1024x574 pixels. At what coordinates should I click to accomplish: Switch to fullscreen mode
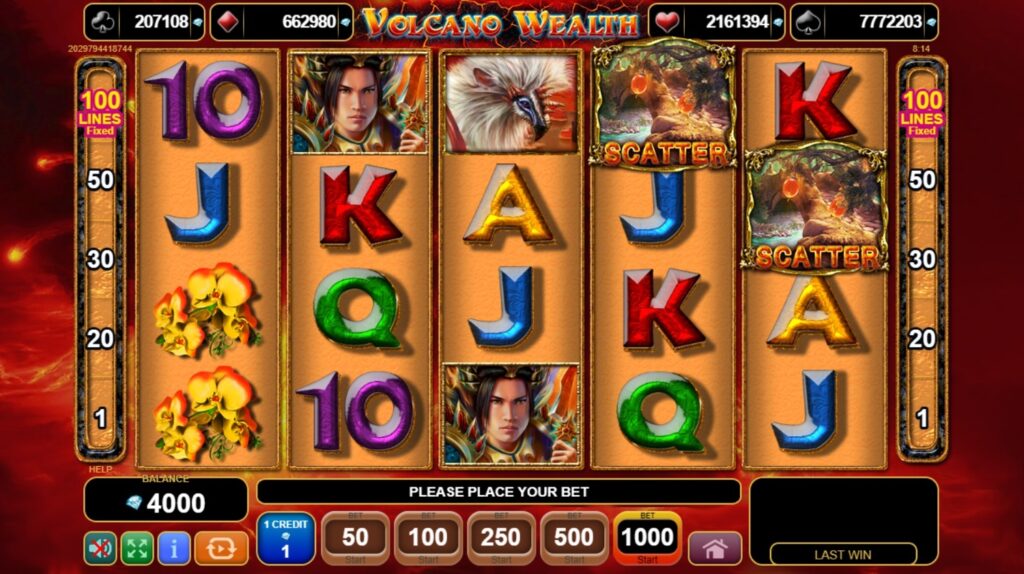point(137,548)
